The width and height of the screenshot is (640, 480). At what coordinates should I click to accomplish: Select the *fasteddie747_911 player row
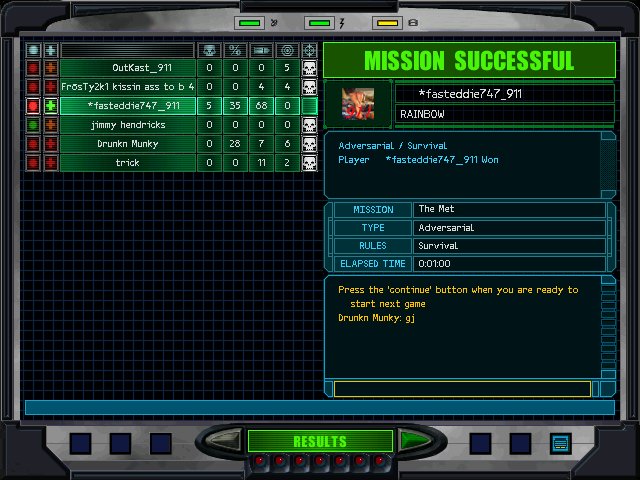[x=127, y=106]
